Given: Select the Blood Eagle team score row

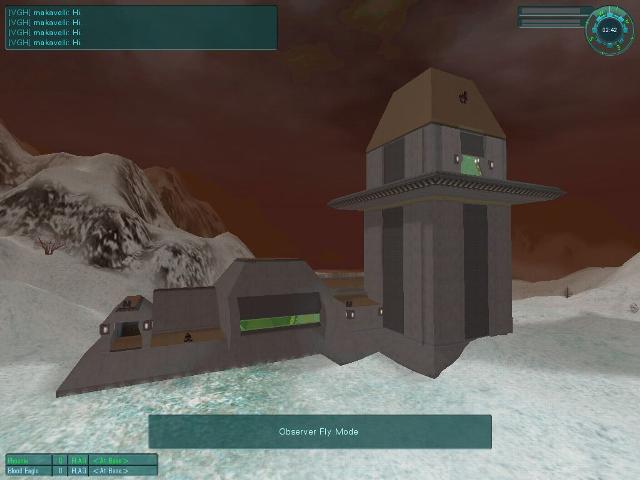Looking at the screenshot, I should click(x=82, y=469).
